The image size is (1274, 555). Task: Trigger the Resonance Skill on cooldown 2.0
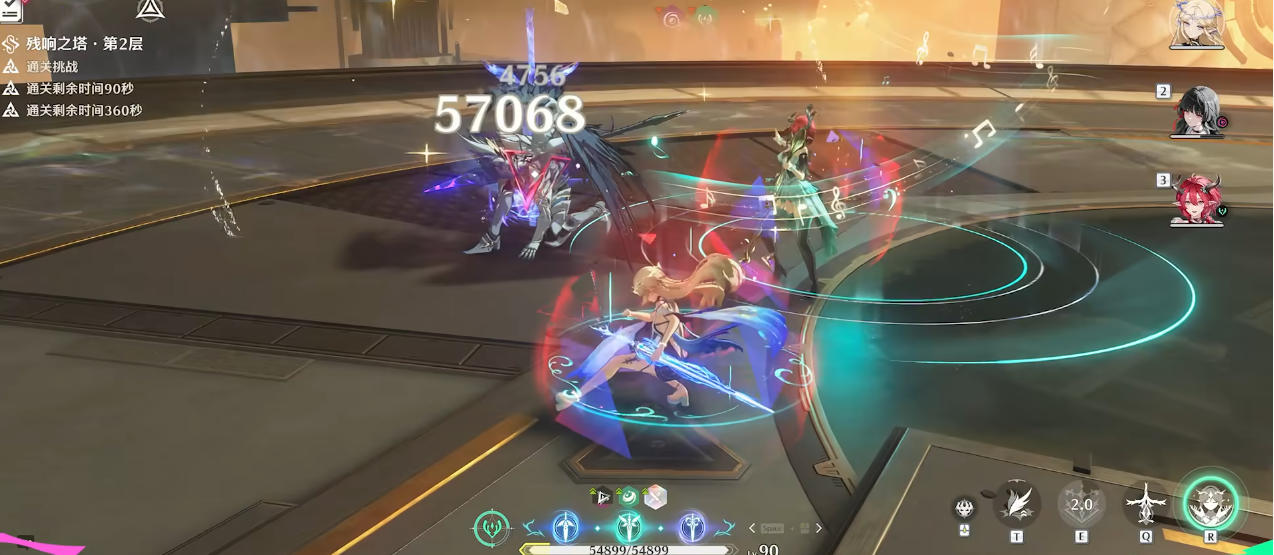coord(1081,503)
